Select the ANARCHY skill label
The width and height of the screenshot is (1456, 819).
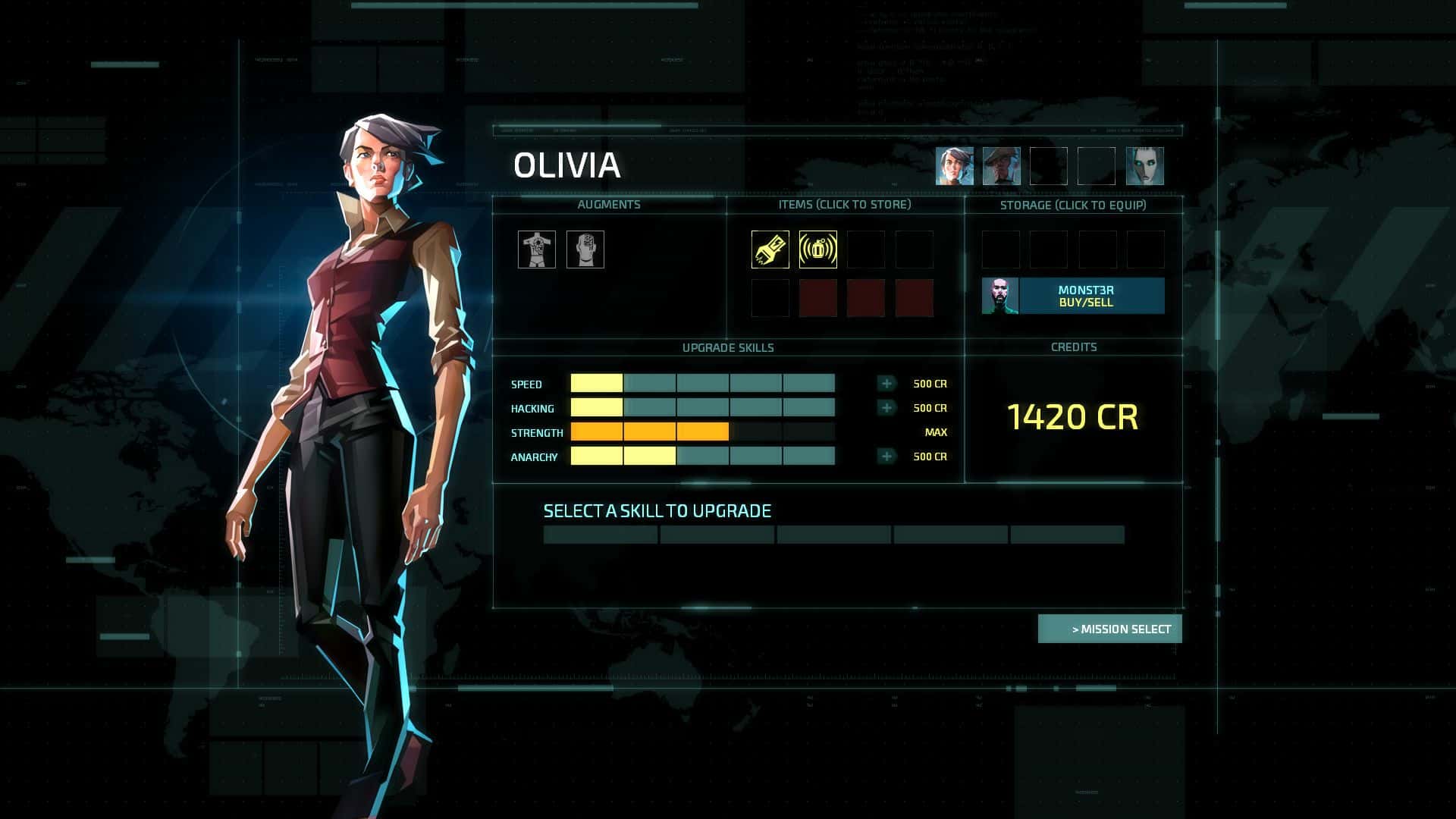coord(533,457)
